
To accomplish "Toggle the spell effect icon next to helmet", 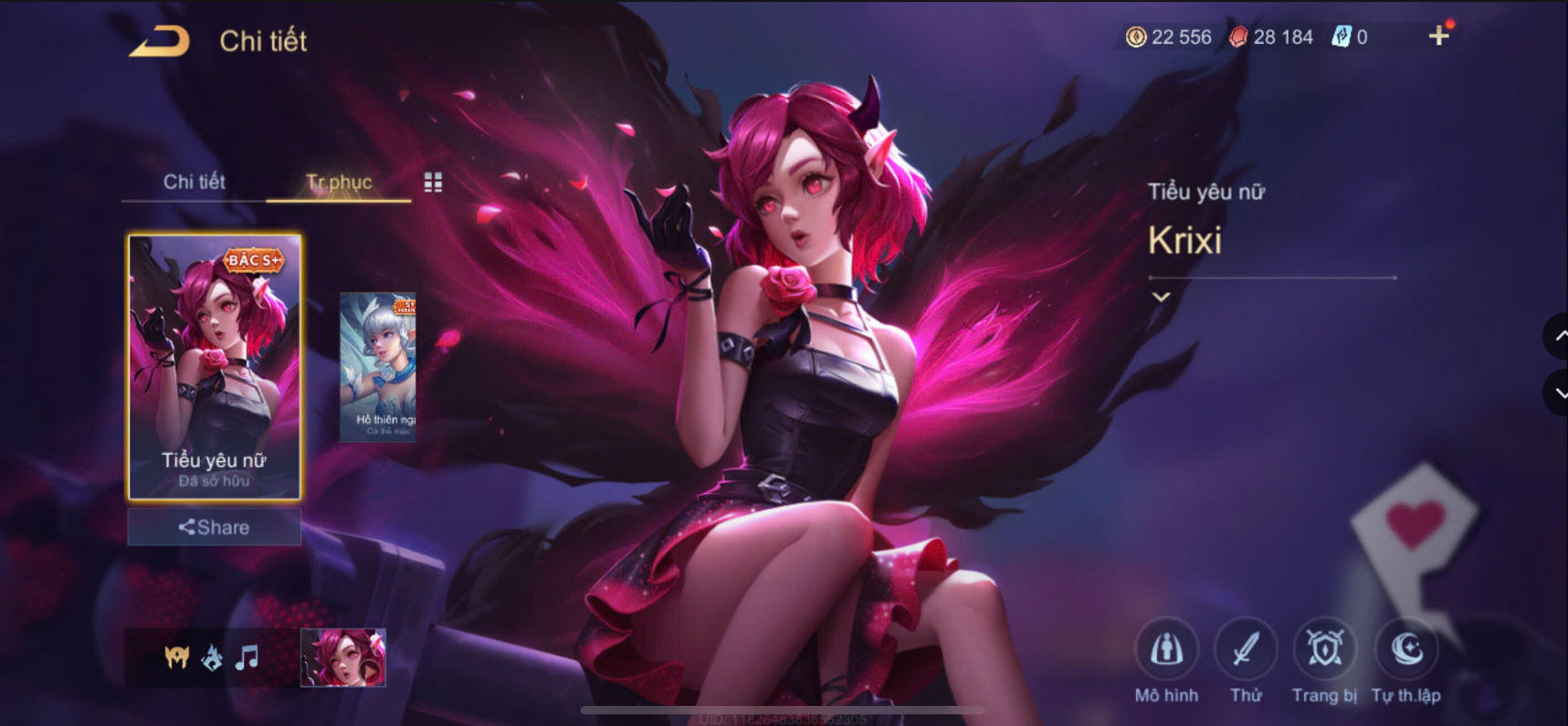I will click(x=211, y=657).
